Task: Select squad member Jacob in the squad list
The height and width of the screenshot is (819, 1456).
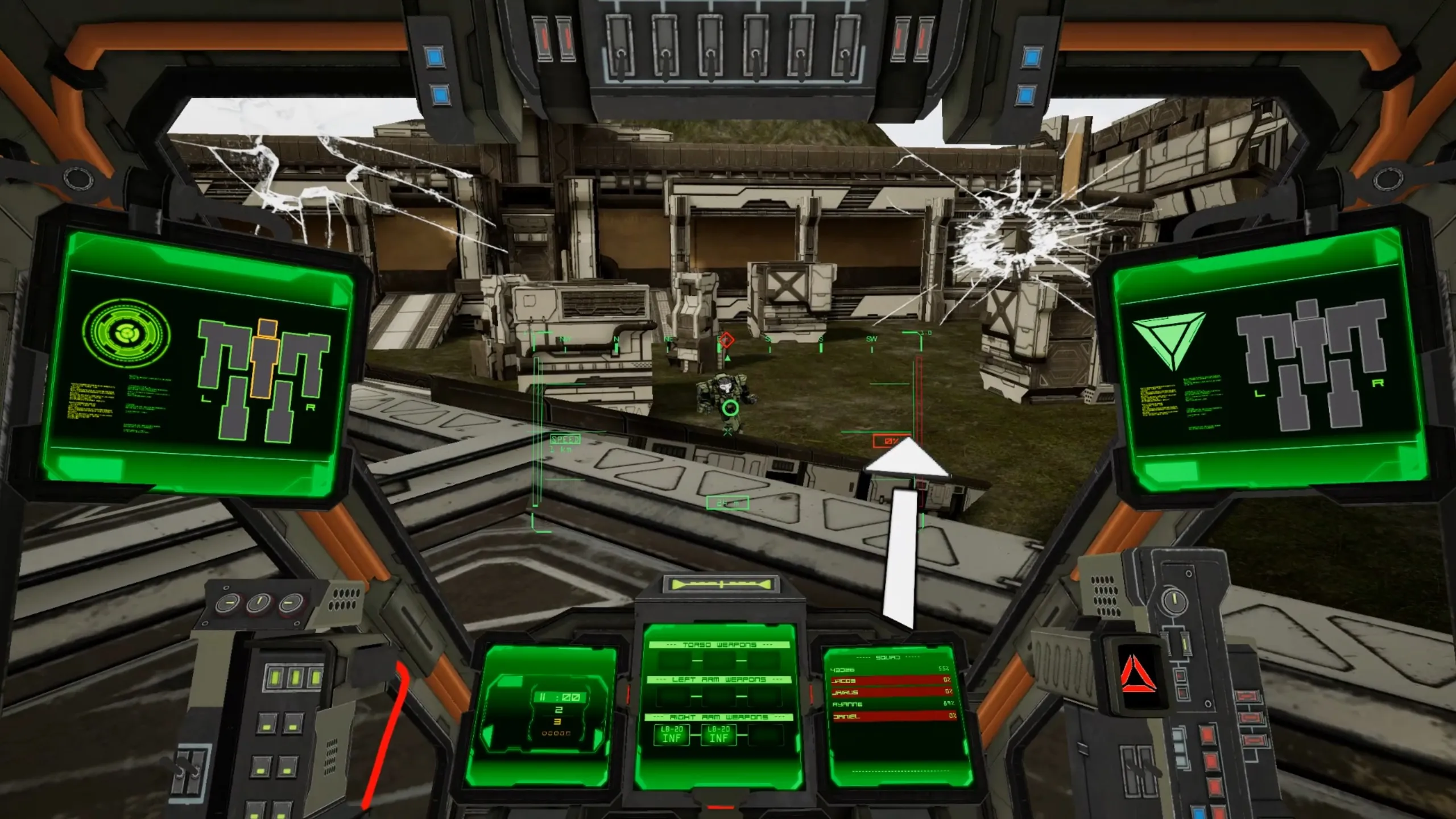Action: click(890, 681)
